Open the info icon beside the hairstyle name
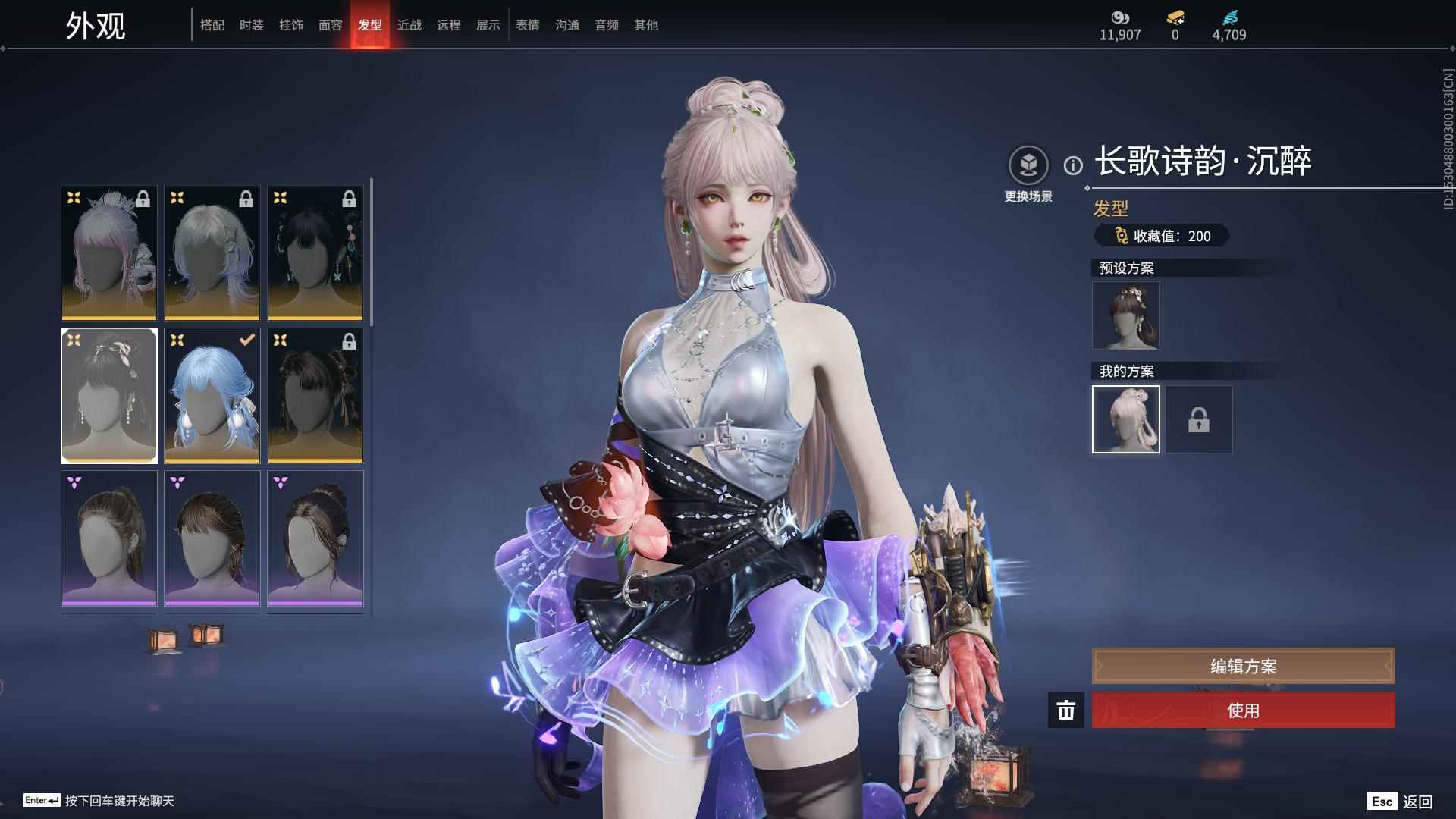 point(1073,165)
